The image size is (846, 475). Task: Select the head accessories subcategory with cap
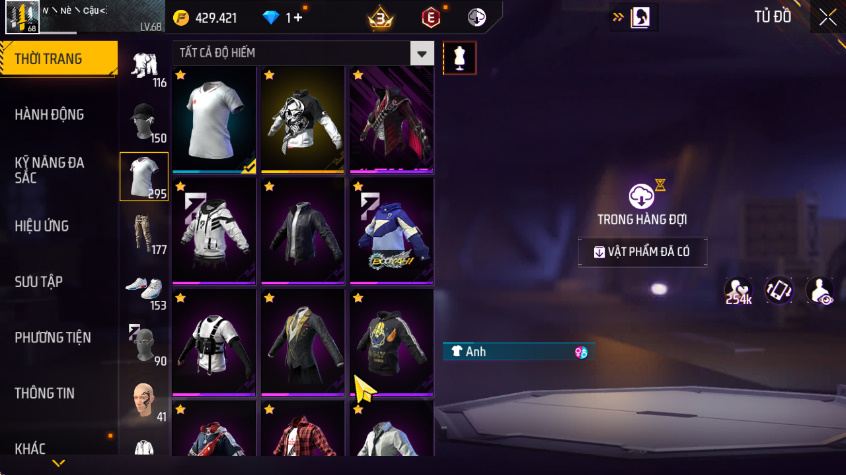pyautogui.click(x=144, y=122)
